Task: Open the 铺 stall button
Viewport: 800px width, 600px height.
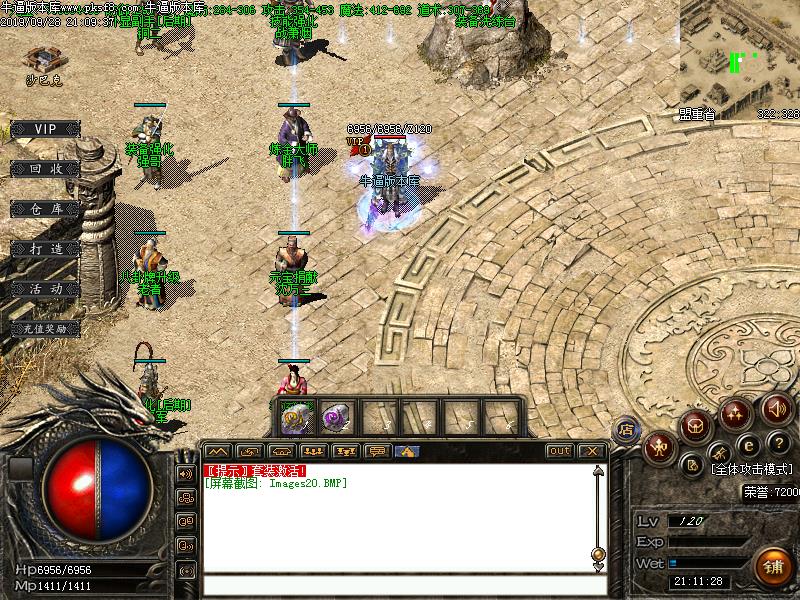Action: (x=772, y=565)
